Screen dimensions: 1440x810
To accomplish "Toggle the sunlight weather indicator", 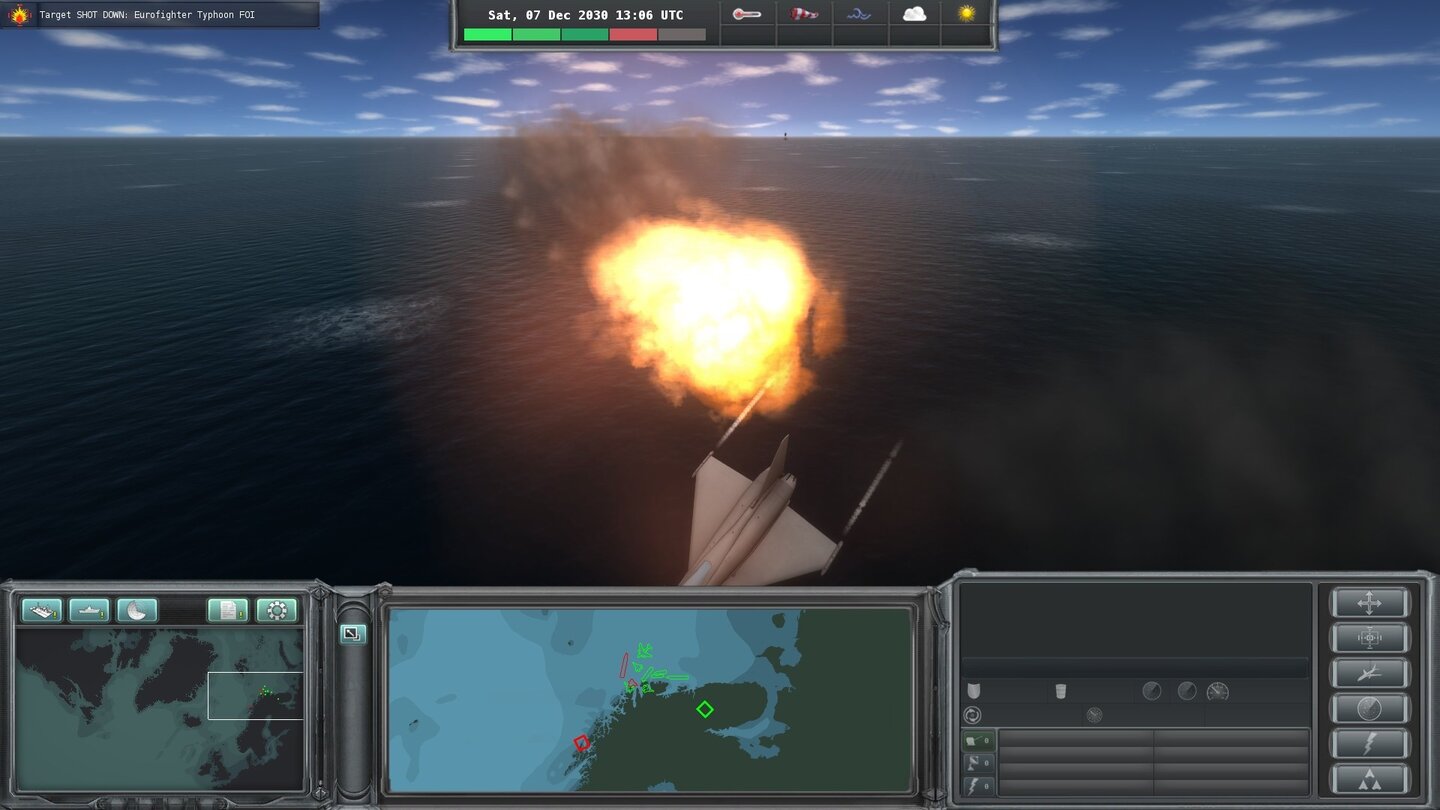I will tap(967, 13).
